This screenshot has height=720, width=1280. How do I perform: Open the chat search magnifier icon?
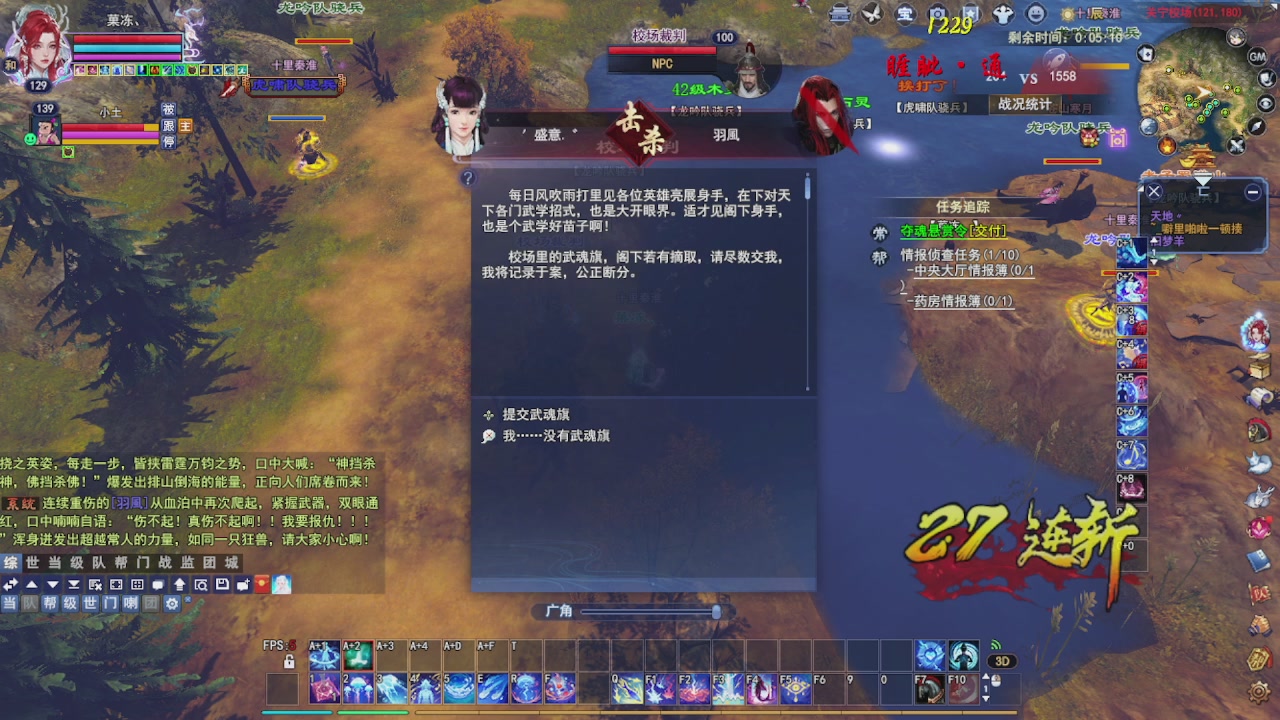201,583
